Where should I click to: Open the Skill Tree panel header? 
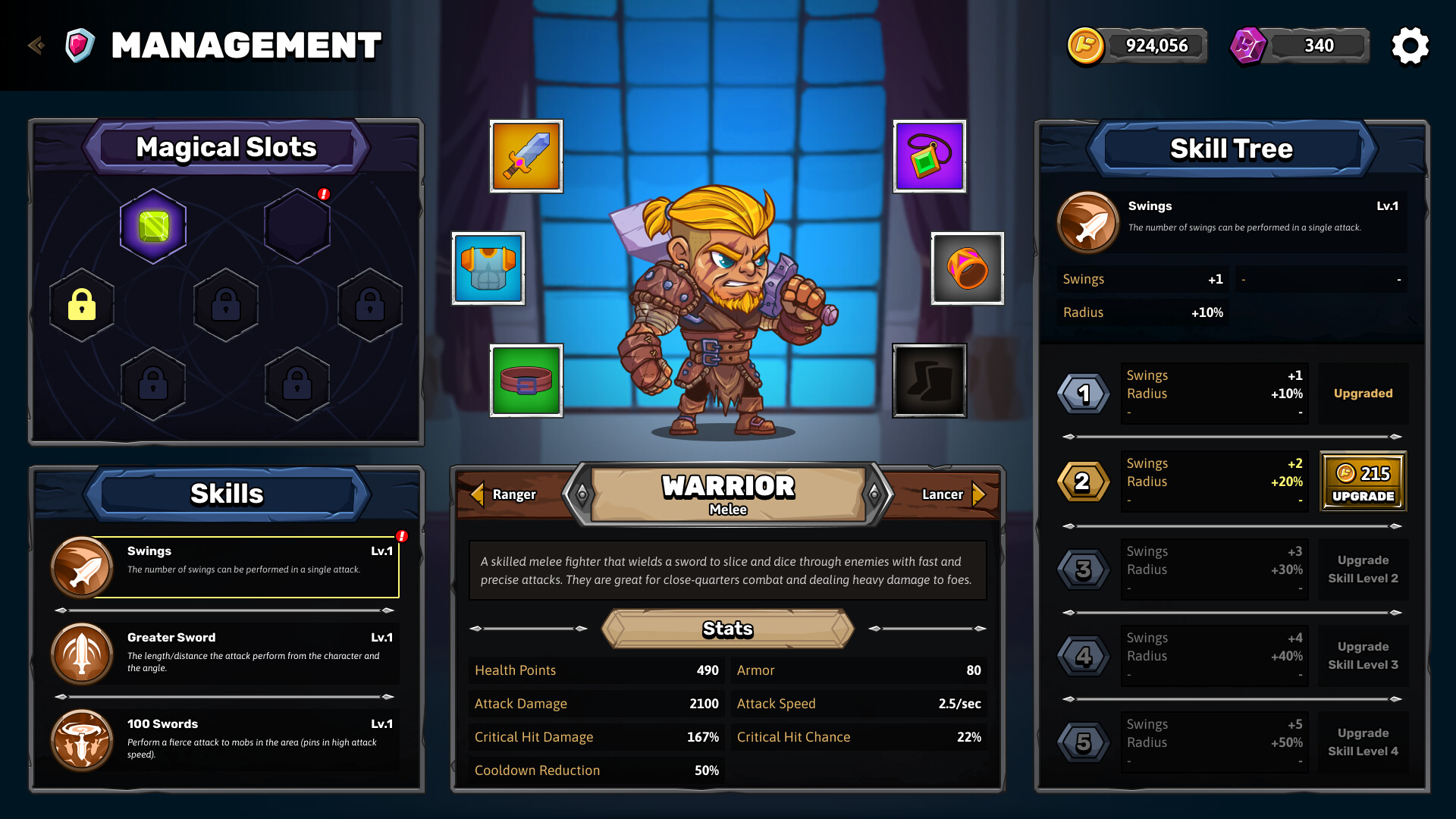[1232, 149]
